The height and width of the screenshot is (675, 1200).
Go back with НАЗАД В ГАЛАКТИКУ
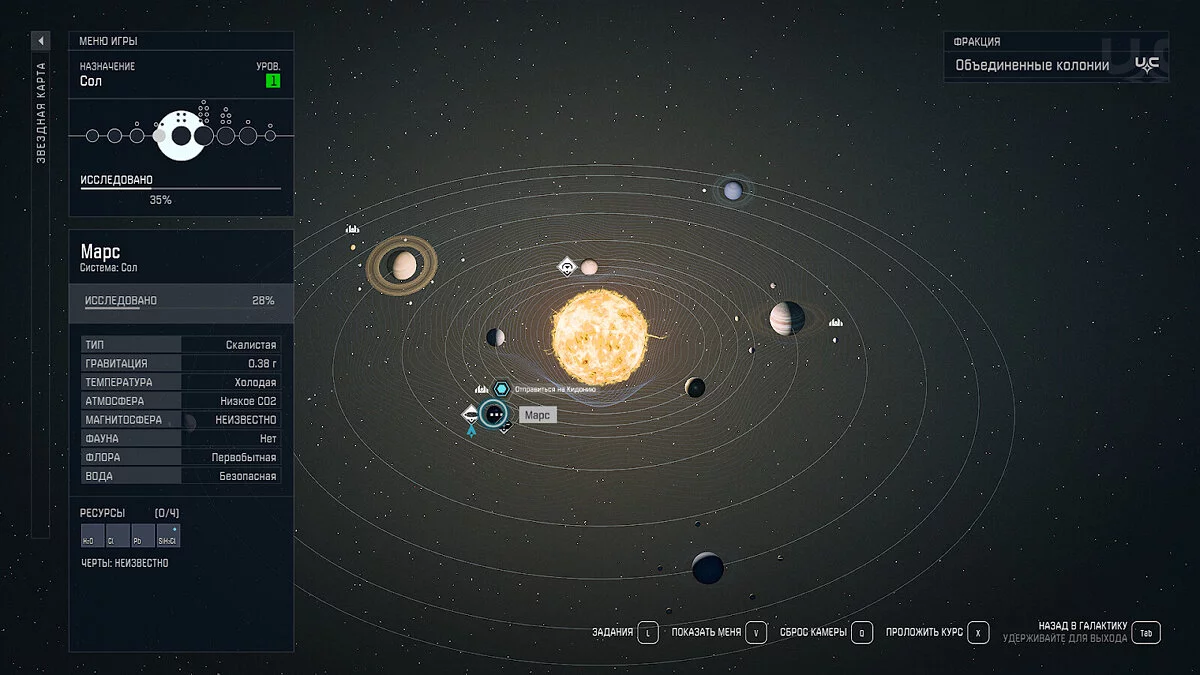[1148, 633]
